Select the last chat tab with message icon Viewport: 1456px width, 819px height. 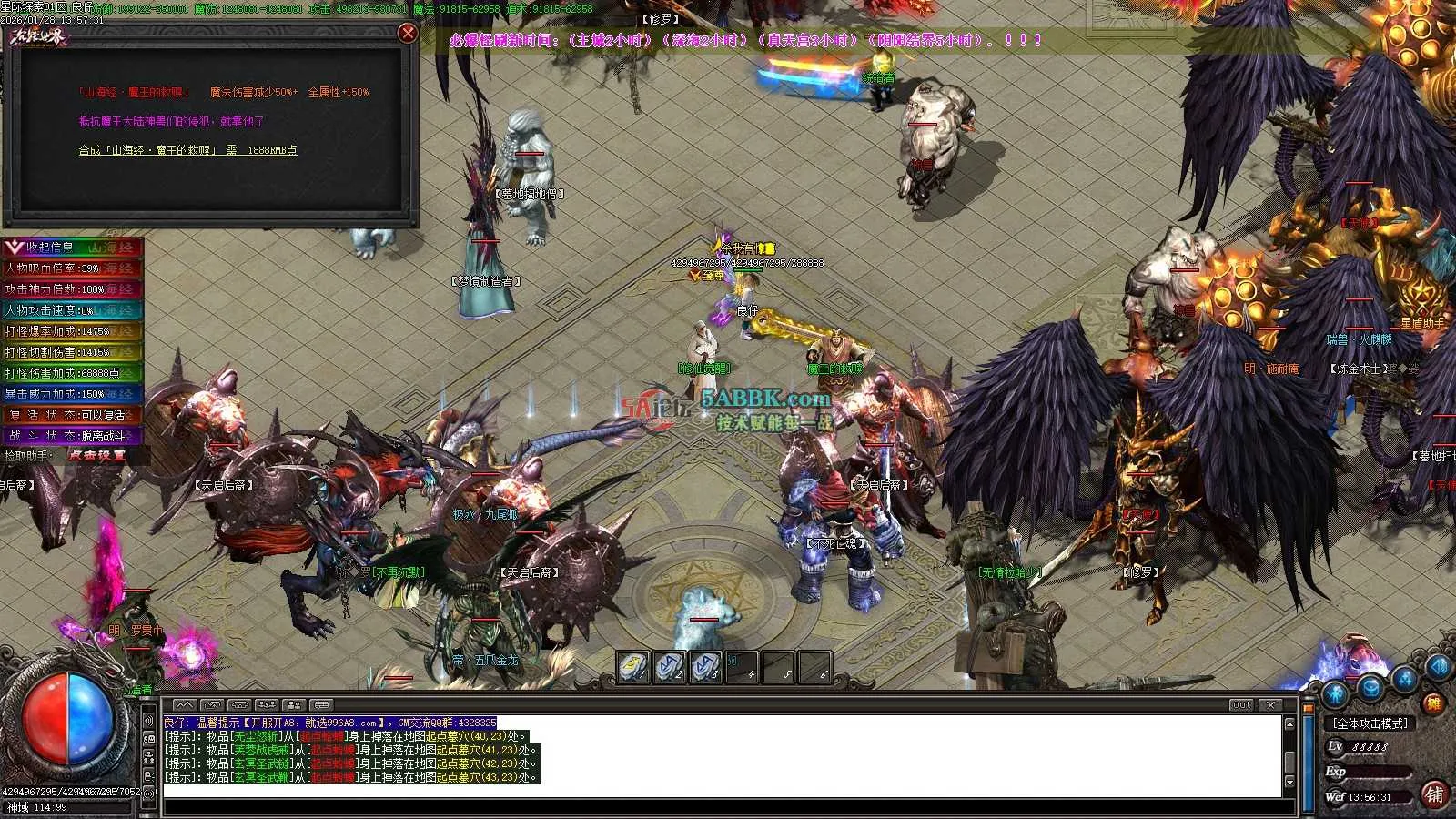(x=320, y=704)
